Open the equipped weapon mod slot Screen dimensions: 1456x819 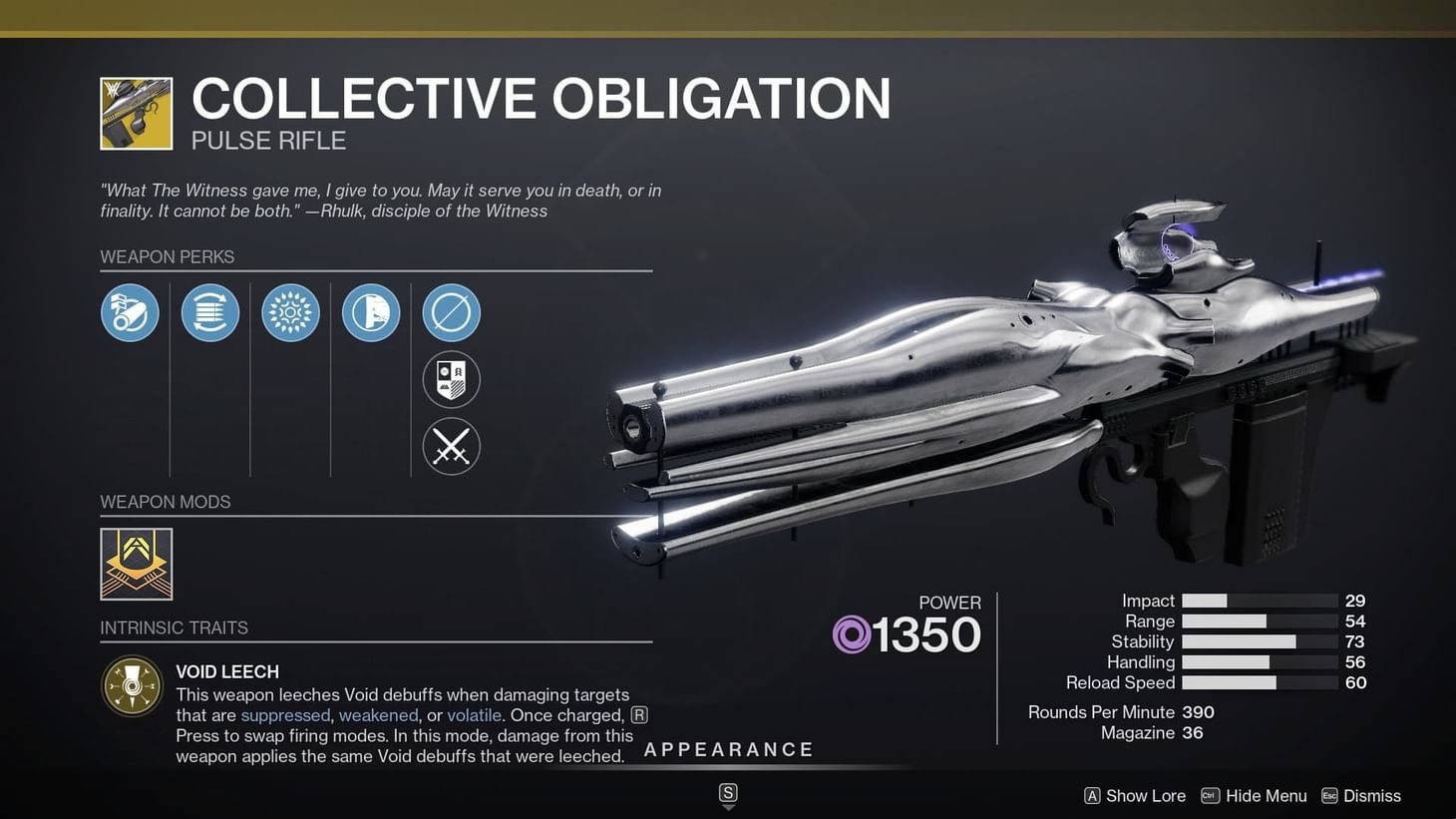point(136,563)
